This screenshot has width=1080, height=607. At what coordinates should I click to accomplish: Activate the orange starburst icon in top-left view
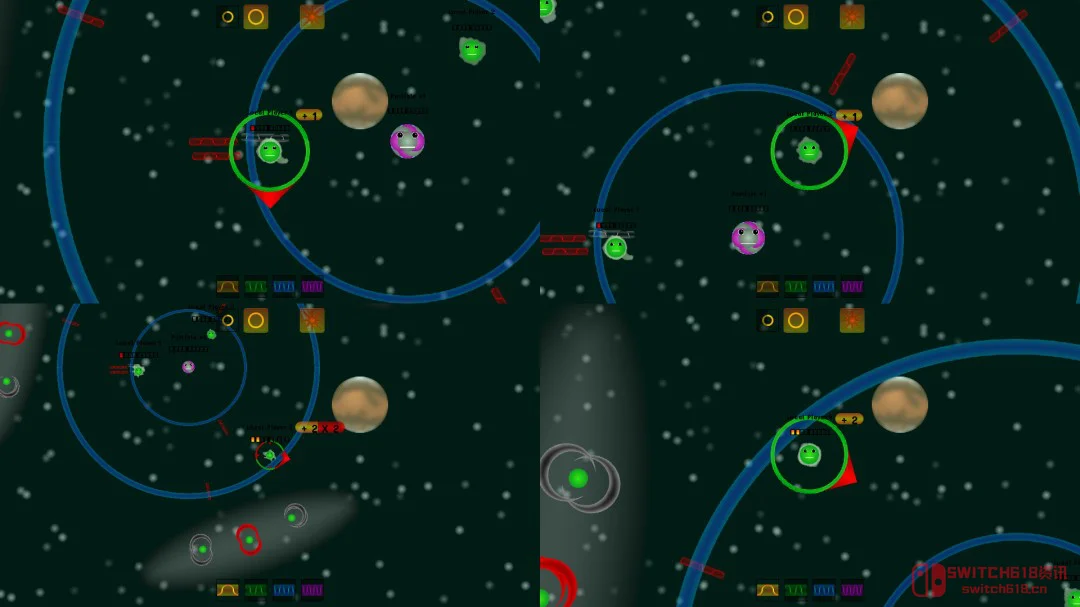pos(312,17)
